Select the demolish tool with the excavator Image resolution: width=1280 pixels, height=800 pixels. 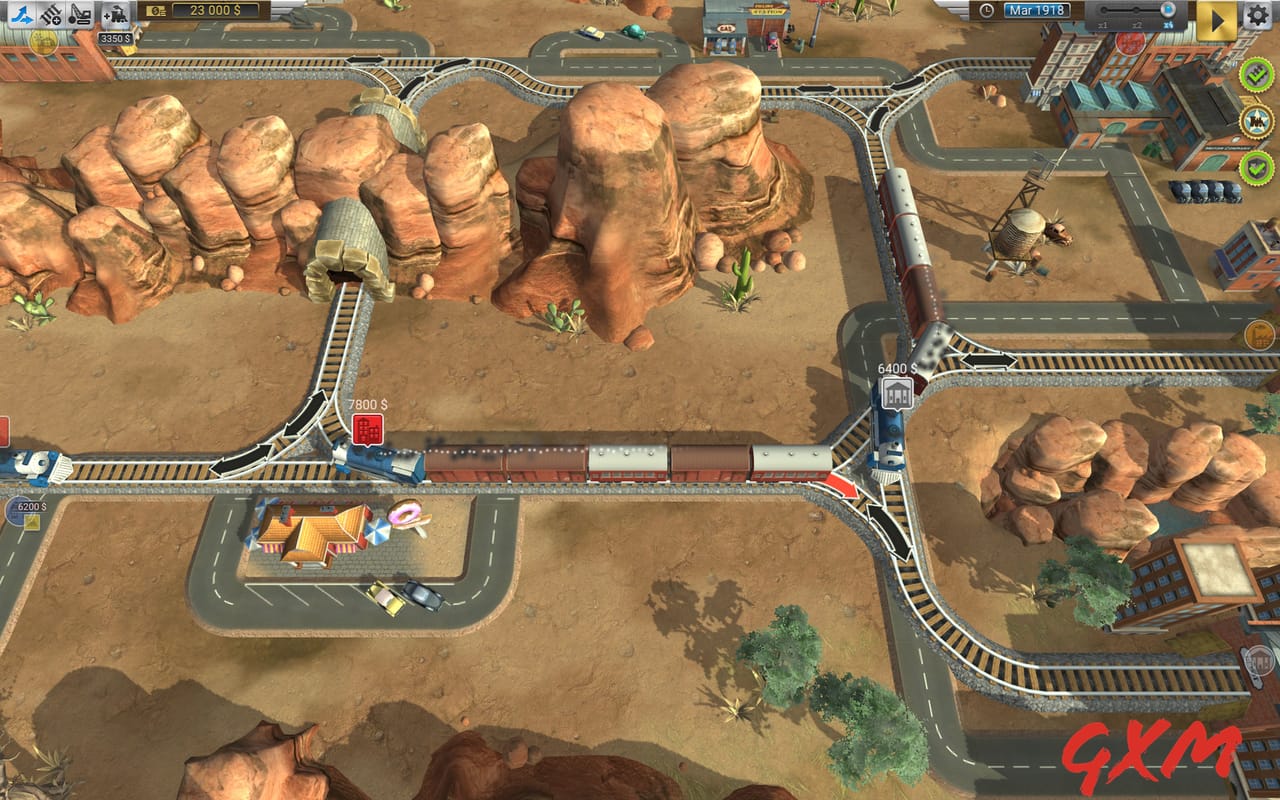(80, 14)
